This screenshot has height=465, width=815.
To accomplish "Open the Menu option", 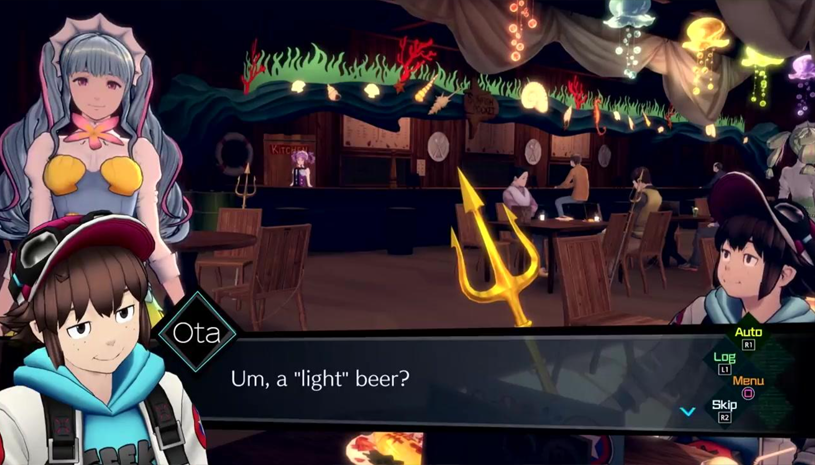I will [748, 382].
